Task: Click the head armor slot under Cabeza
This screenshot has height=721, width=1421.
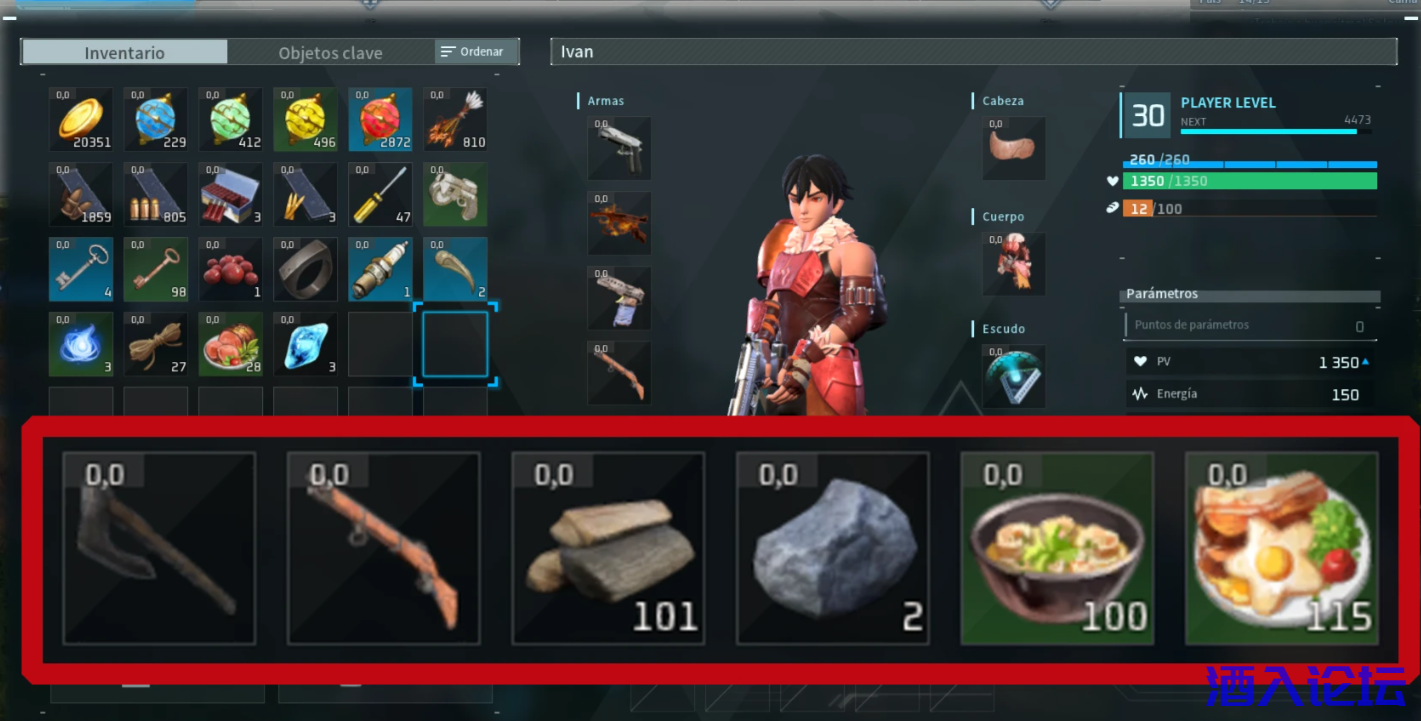Action: (x=1013, y=148)
